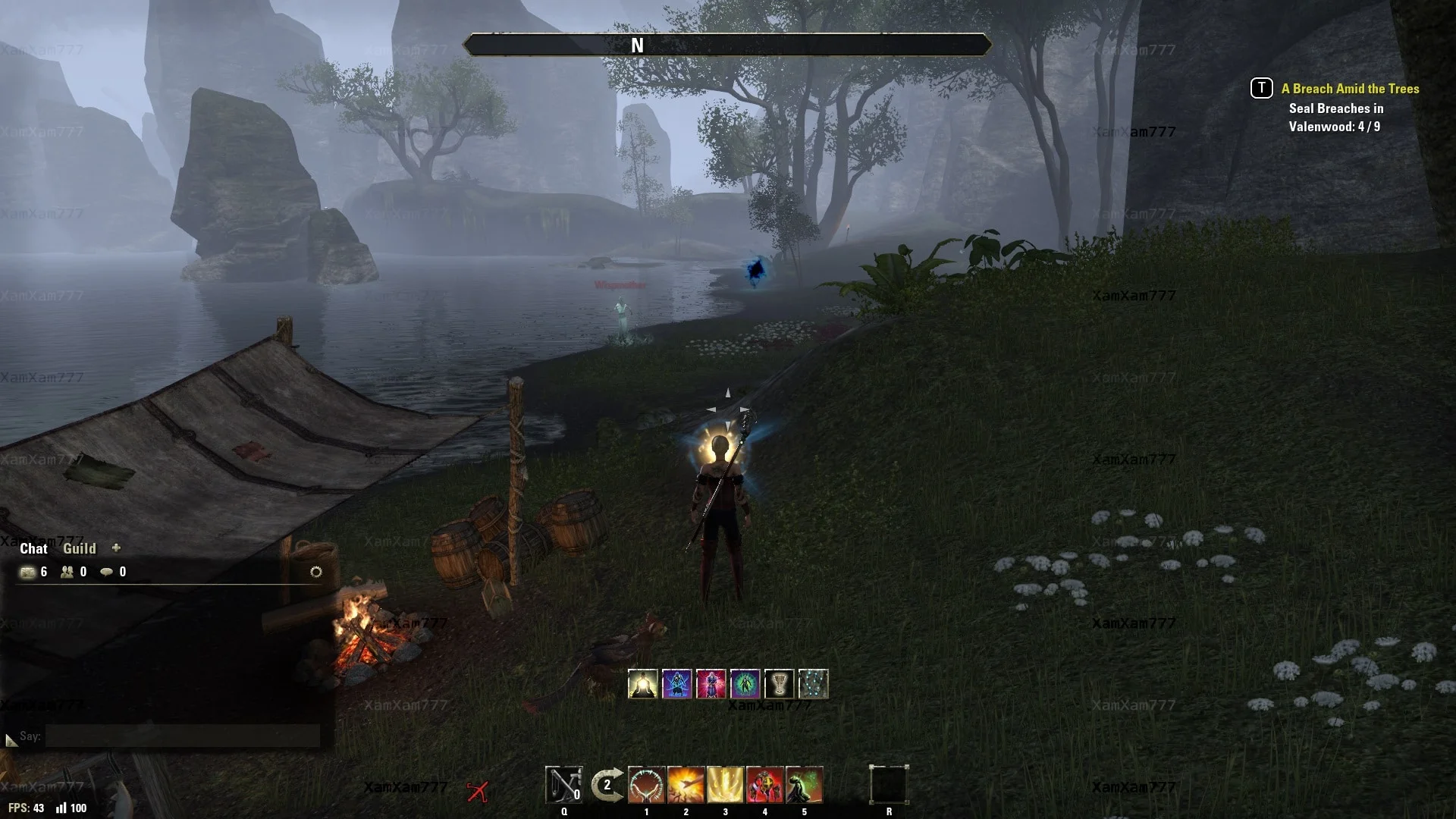Open chat settings gear
Screen dimensions: 1456x819
316,572
